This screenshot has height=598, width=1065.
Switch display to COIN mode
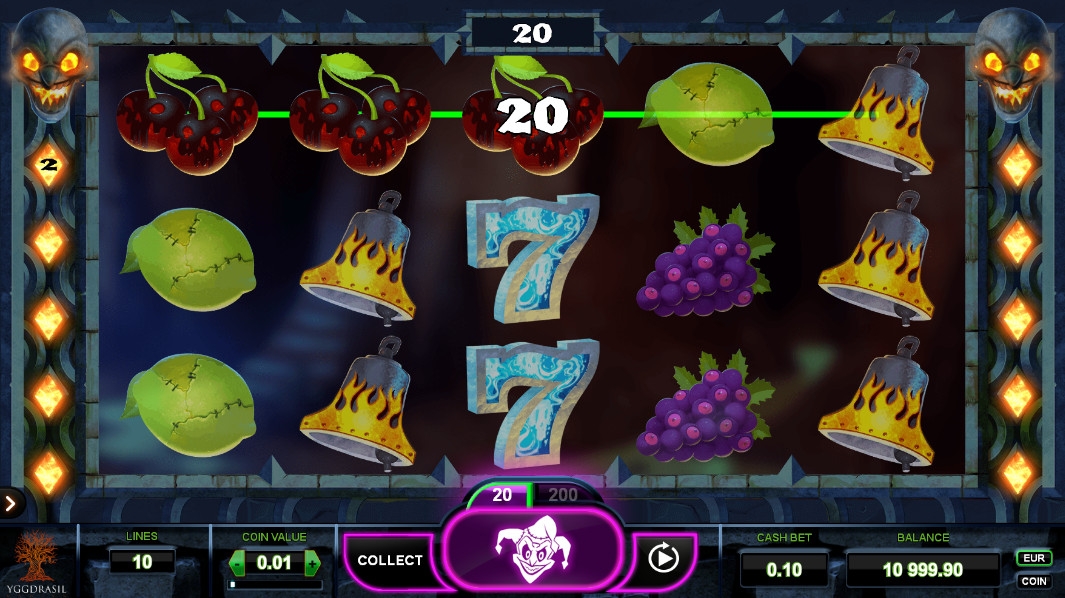(1033, 581)
